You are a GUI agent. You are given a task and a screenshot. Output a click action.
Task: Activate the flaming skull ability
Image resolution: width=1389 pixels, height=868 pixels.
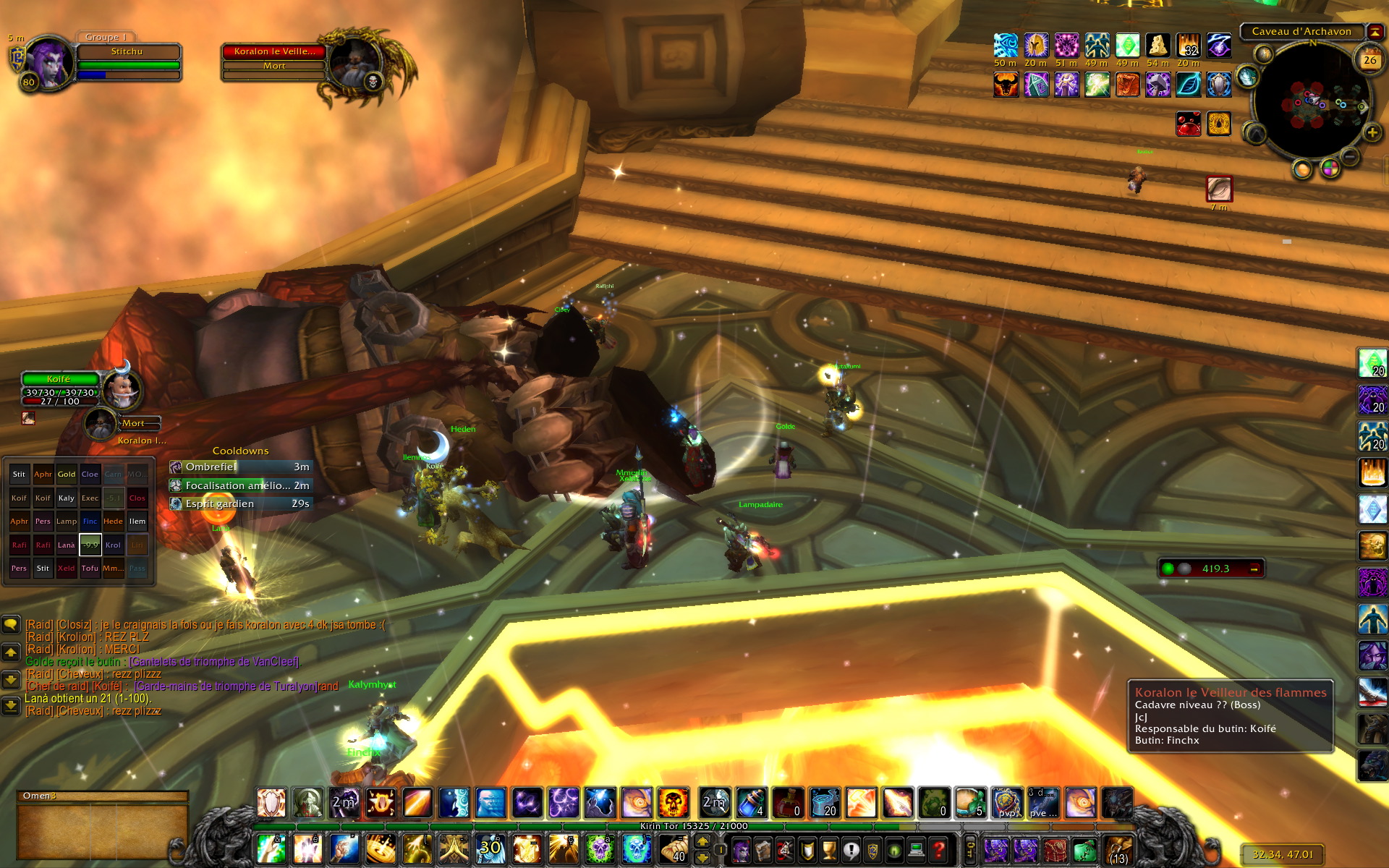(673, 803)
